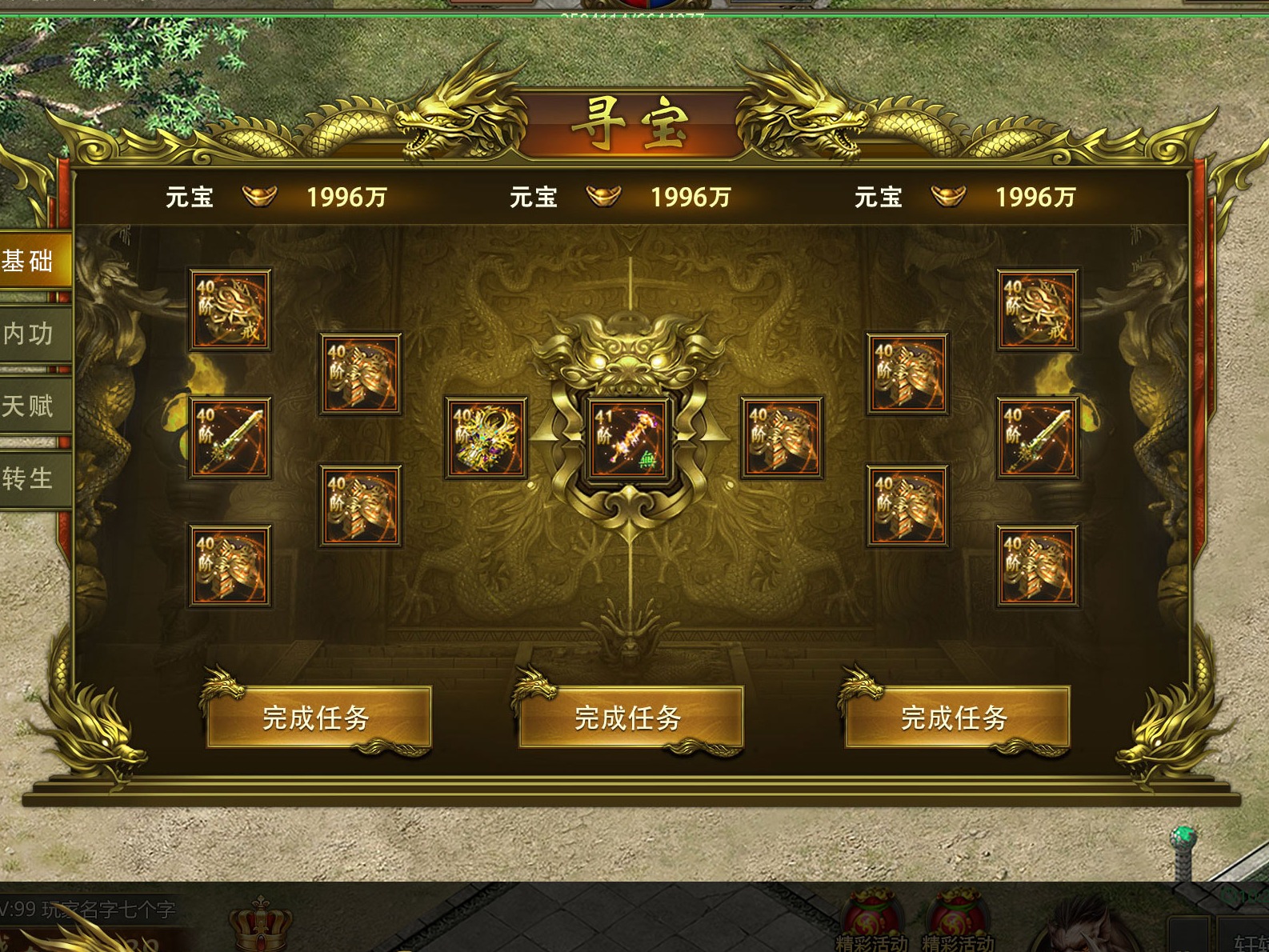The height and width of the screenshot is (952, 1269).
Task: Switch to the 内功 tab
Action: click(28, 334)
